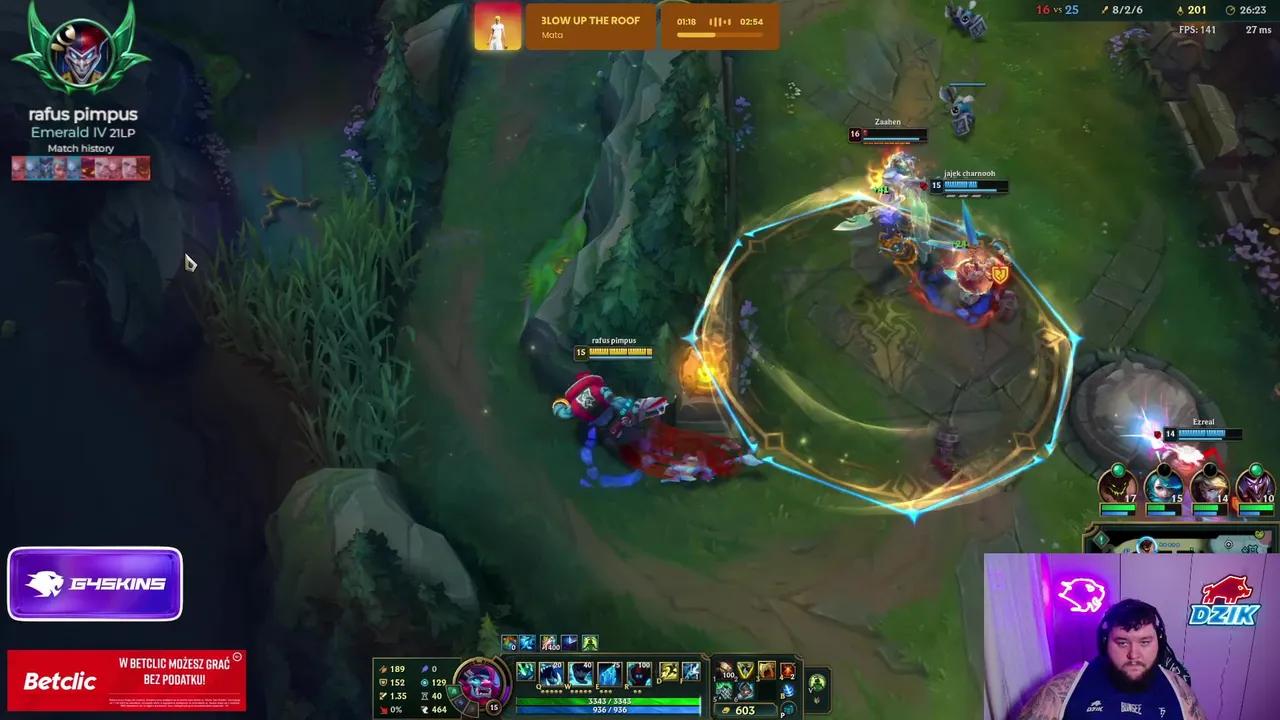The height and width of the screenshot is (720, 1280).
Task: Click the green health bar
Action: coord(609,701)
